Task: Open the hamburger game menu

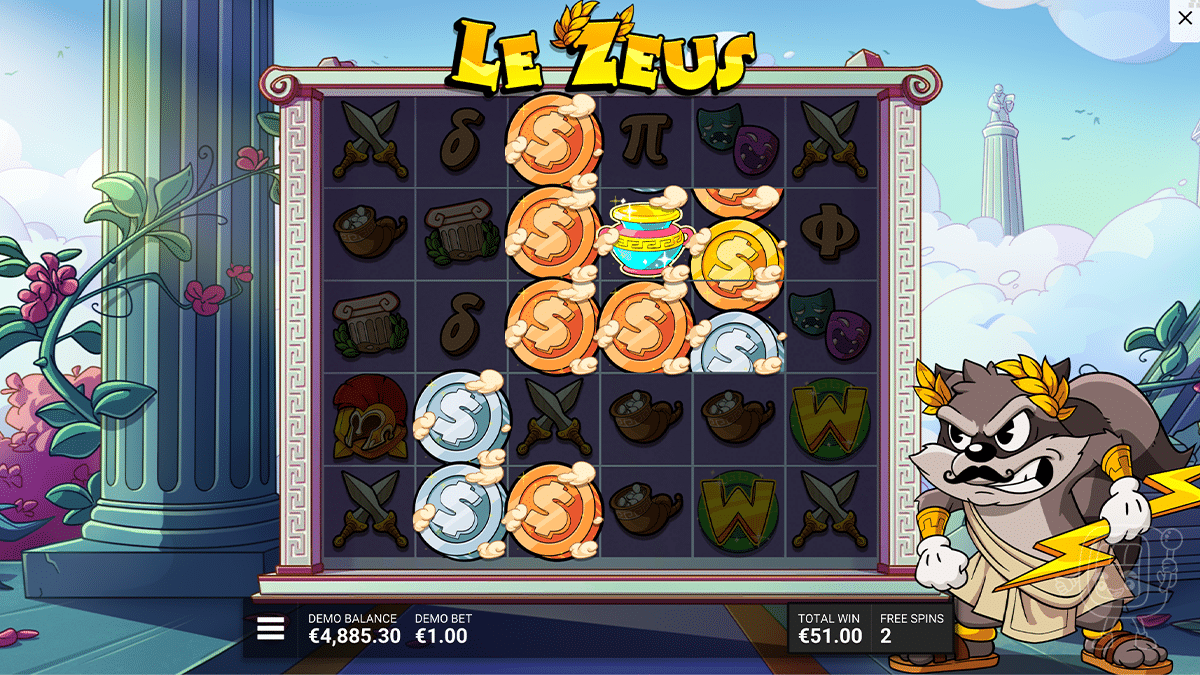Action: (x=271, y=628)
